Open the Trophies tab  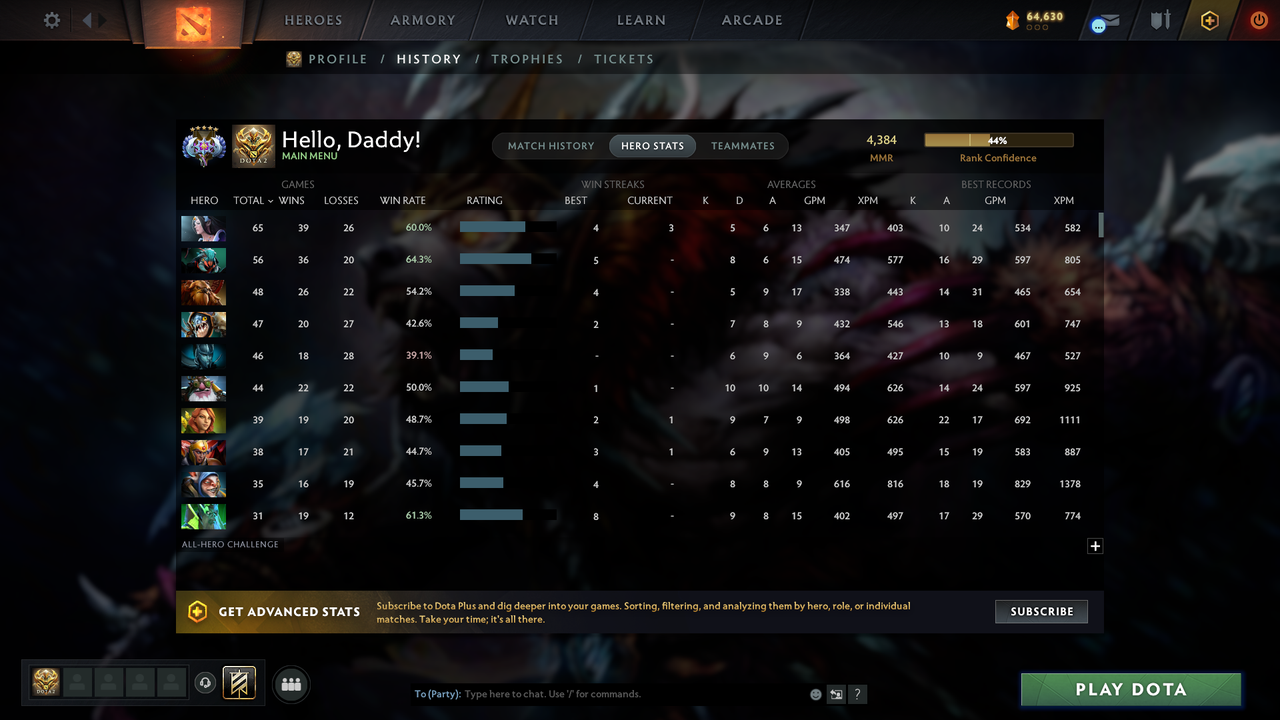[527, 59]
